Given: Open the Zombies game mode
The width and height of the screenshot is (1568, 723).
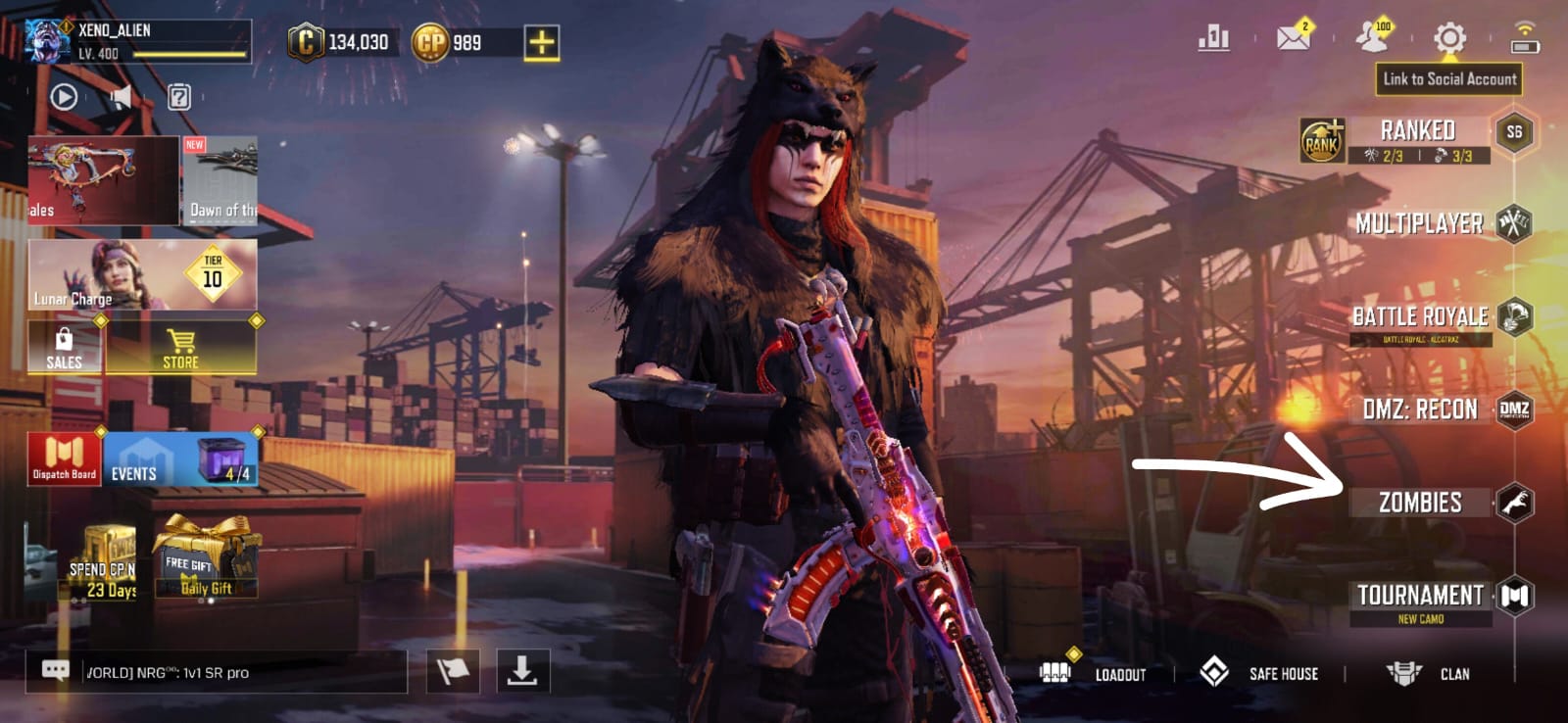Looking at the screenshot, I should (1420, 503).
